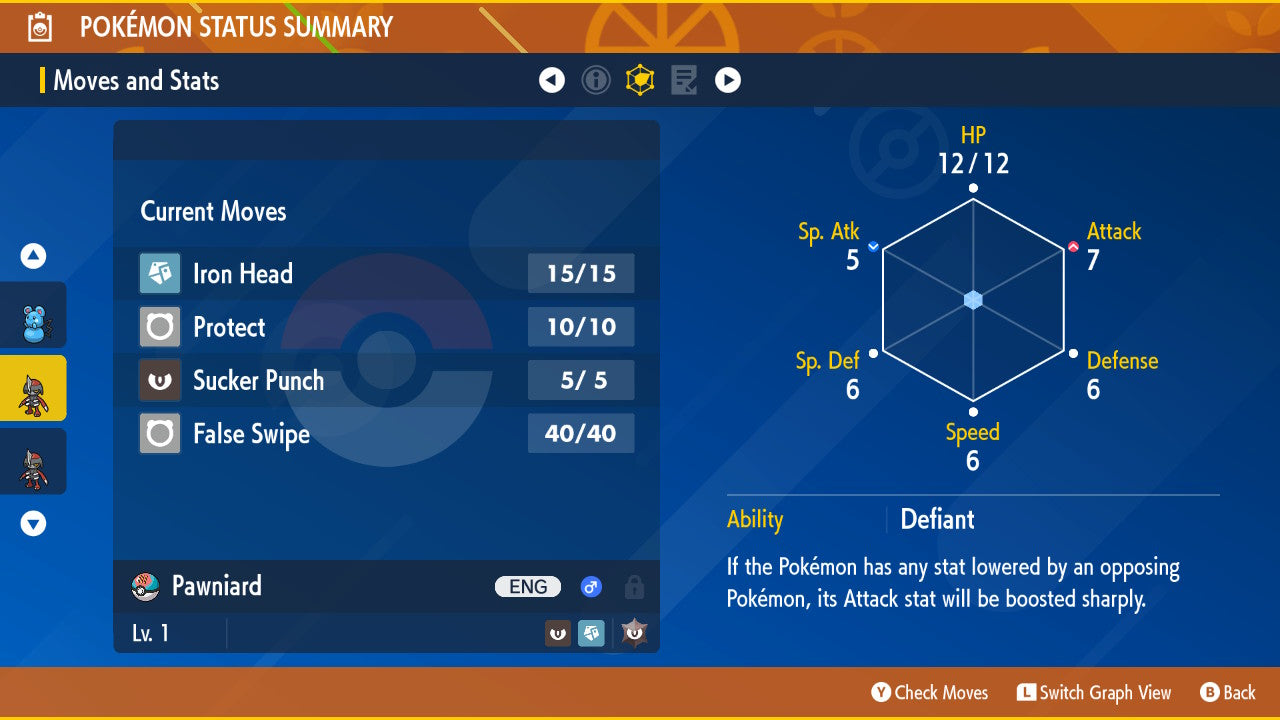Image resolution: width=1280 pixels, height=720 pixels.
Task: Cycle up to previous Pokémon arrow
Action: tap(34, 257)
